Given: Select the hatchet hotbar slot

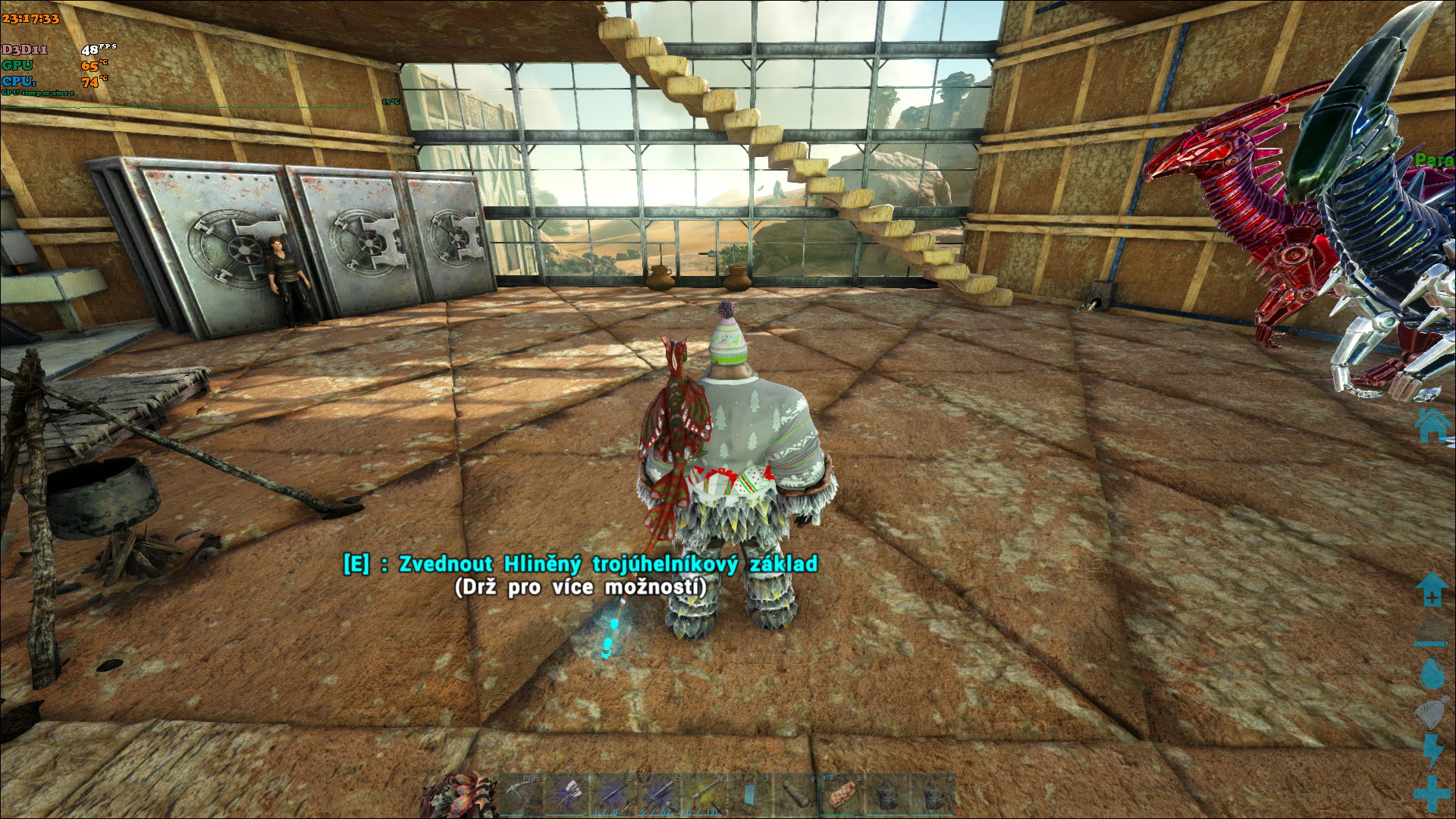Looking at the screenshot, I should pos(566,795).
